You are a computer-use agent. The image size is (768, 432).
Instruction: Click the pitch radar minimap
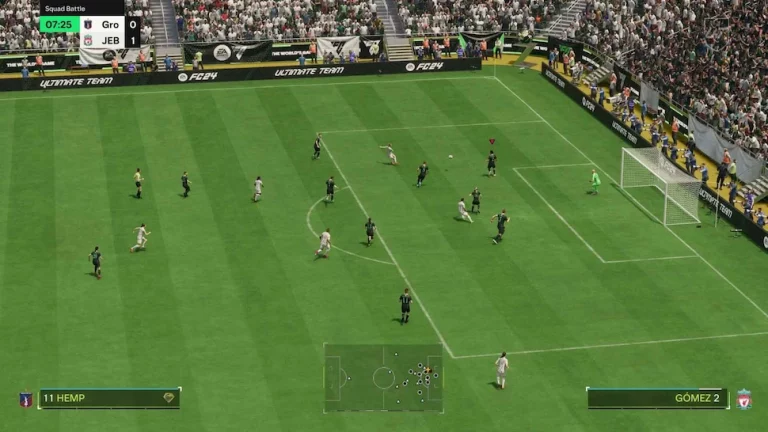tap(383, 377)
